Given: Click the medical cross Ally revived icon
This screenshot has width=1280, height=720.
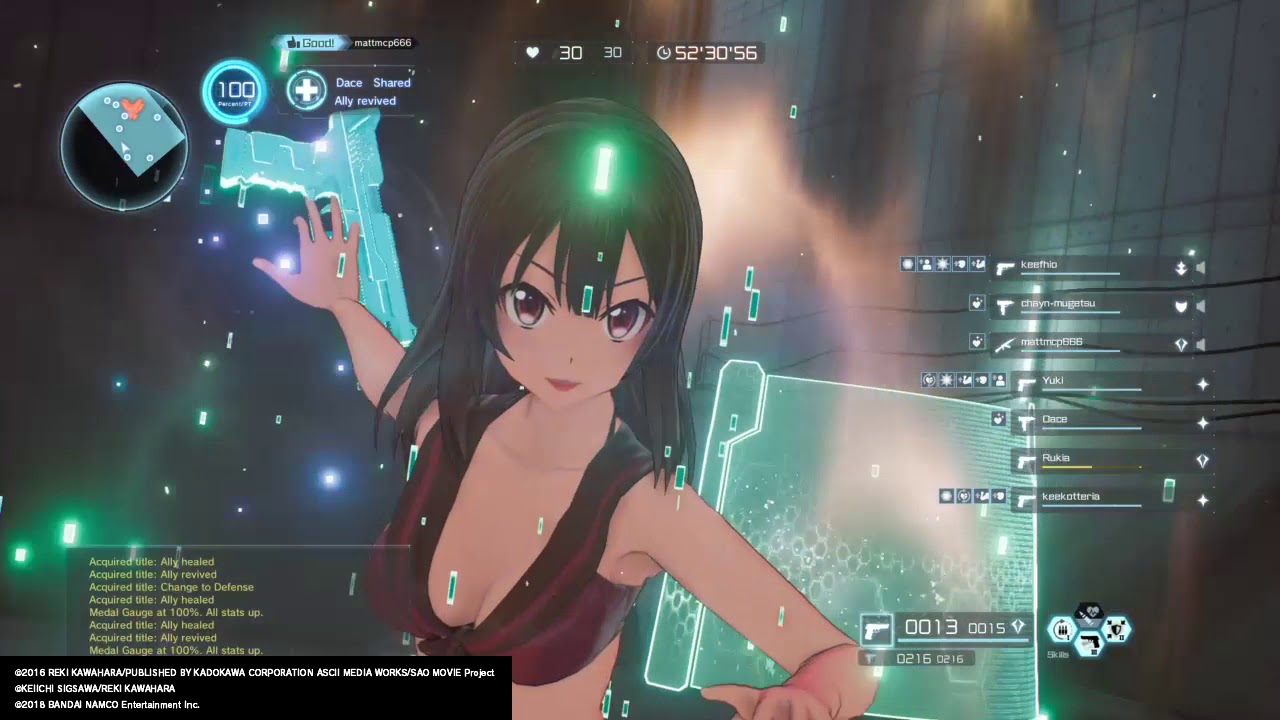Looking at the screenshot, I should 306,91.
